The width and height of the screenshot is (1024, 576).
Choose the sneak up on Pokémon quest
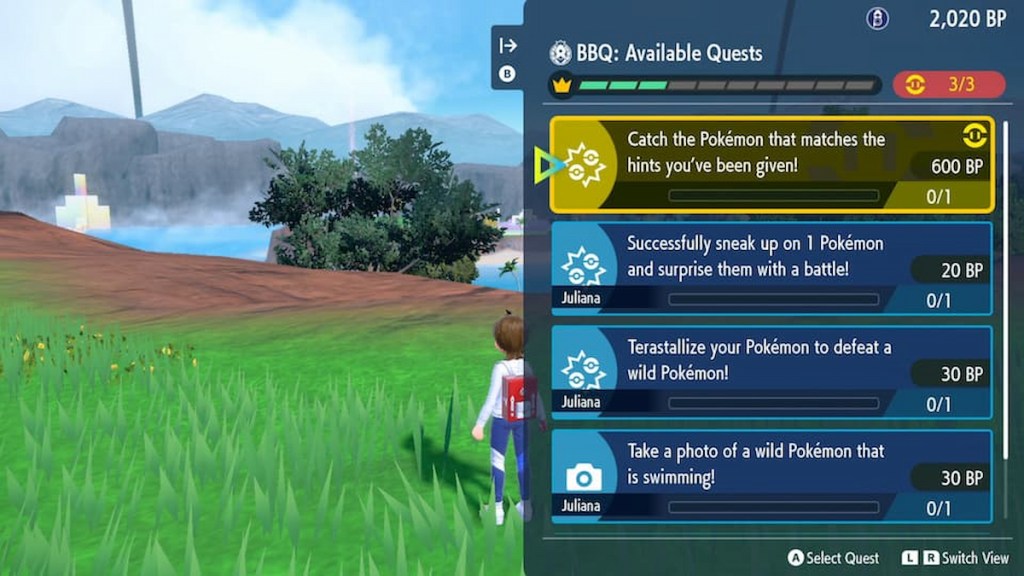[771, 269]
